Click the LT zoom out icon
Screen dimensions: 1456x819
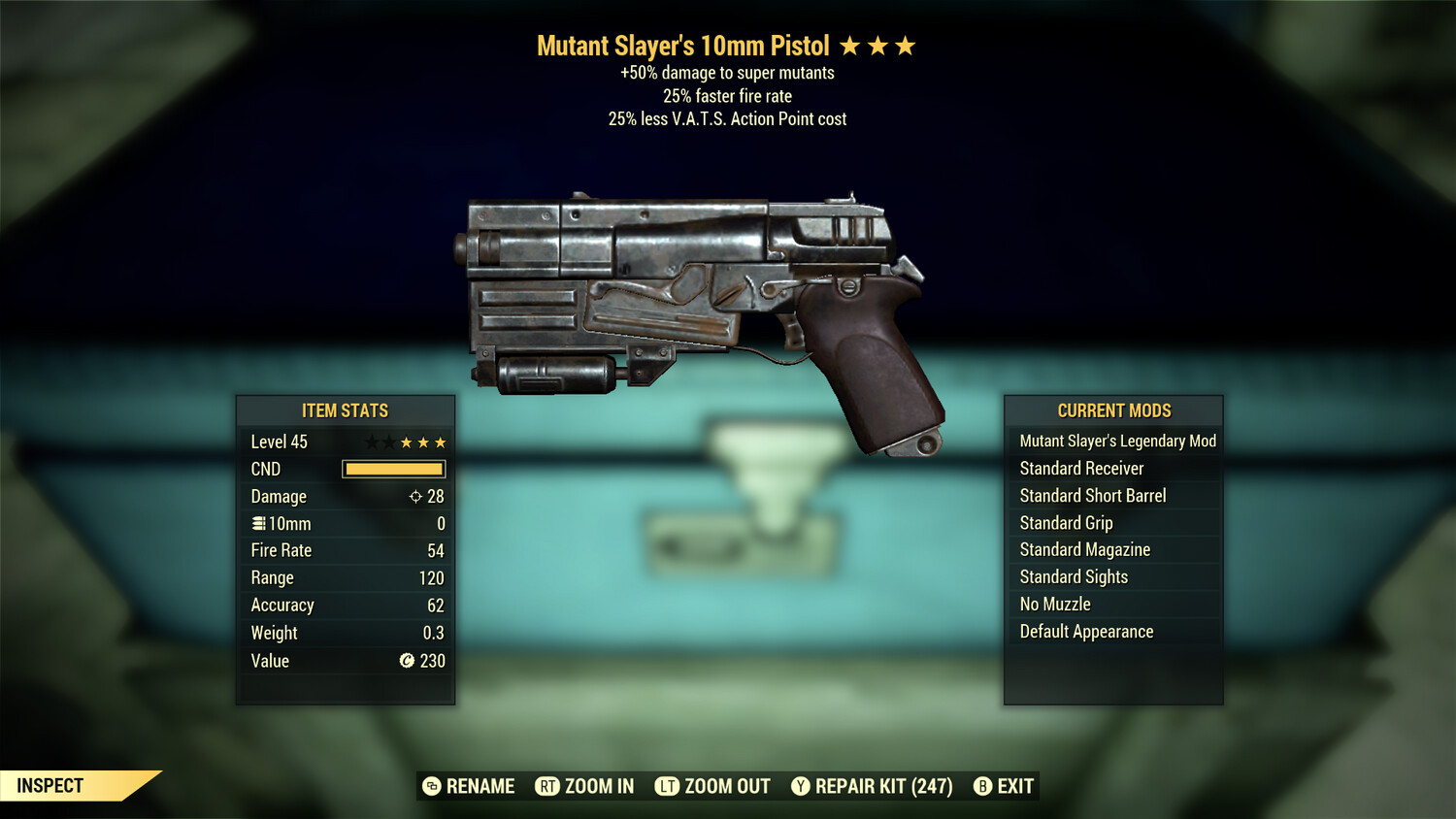(669, 786)
